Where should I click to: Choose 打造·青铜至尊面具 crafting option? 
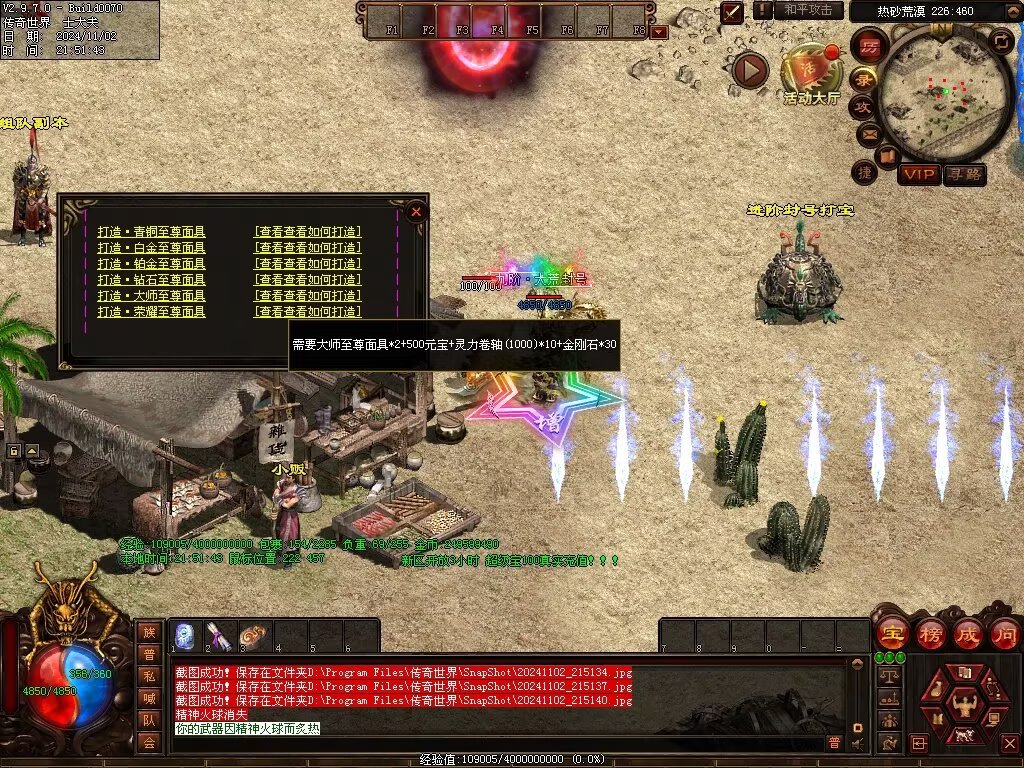click(x=151, y=232)
